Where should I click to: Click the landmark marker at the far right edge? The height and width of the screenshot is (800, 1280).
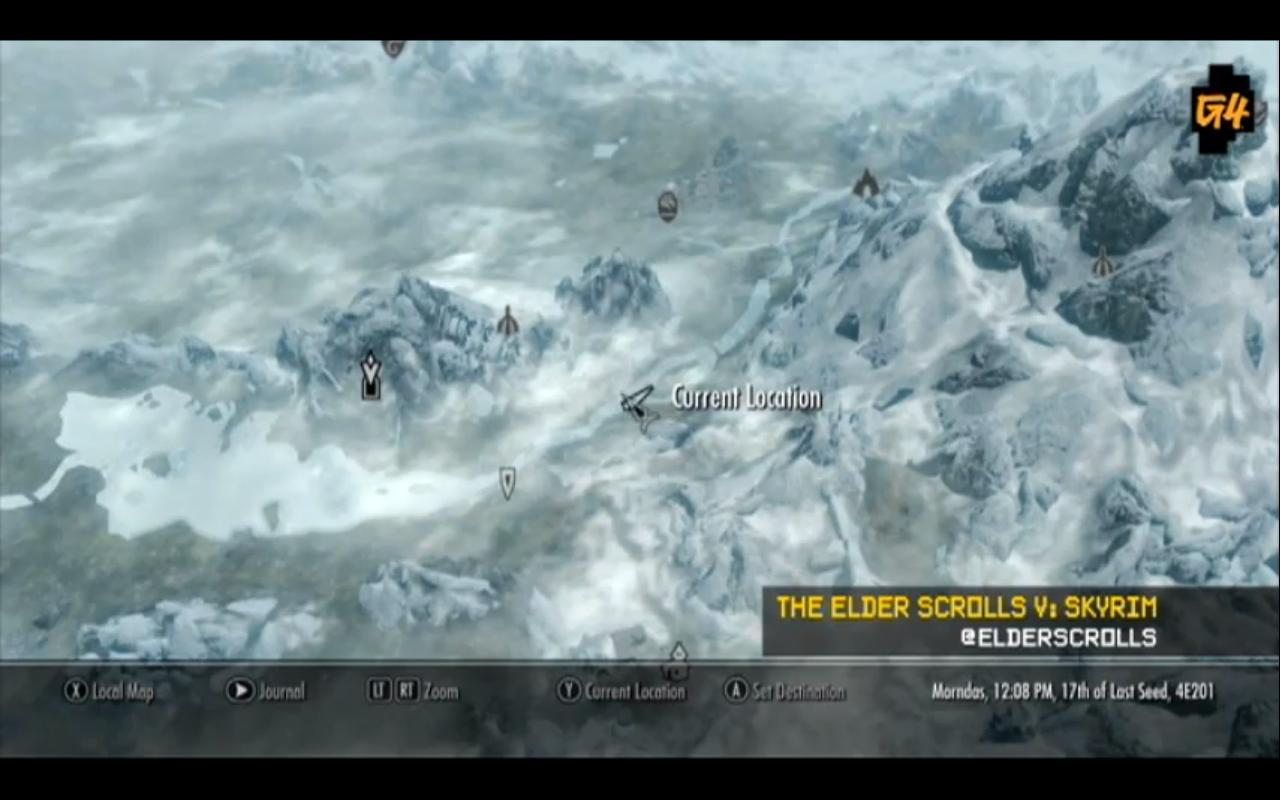pos(1103,265)
